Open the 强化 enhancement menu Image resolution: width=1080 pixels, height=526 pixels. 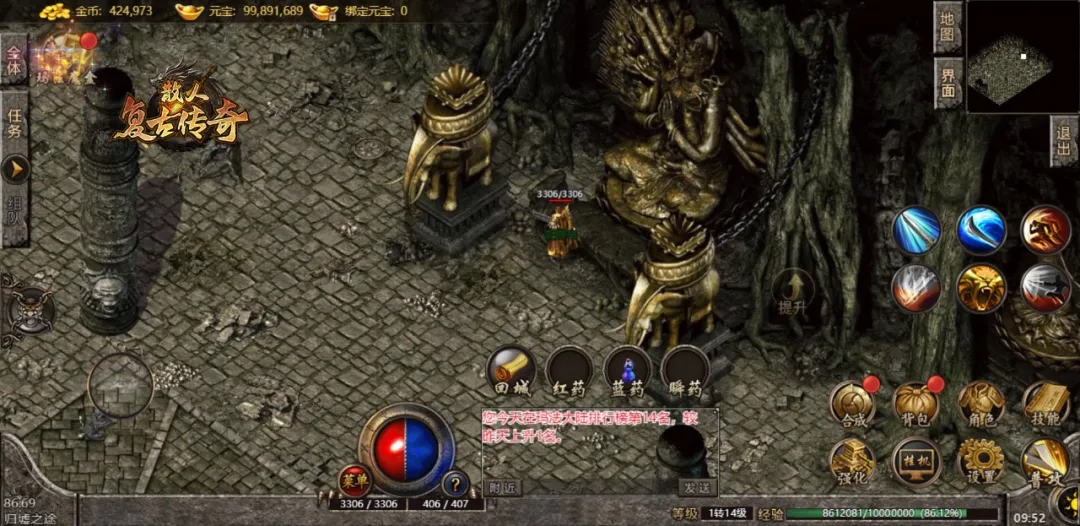(x=852, y=460)
